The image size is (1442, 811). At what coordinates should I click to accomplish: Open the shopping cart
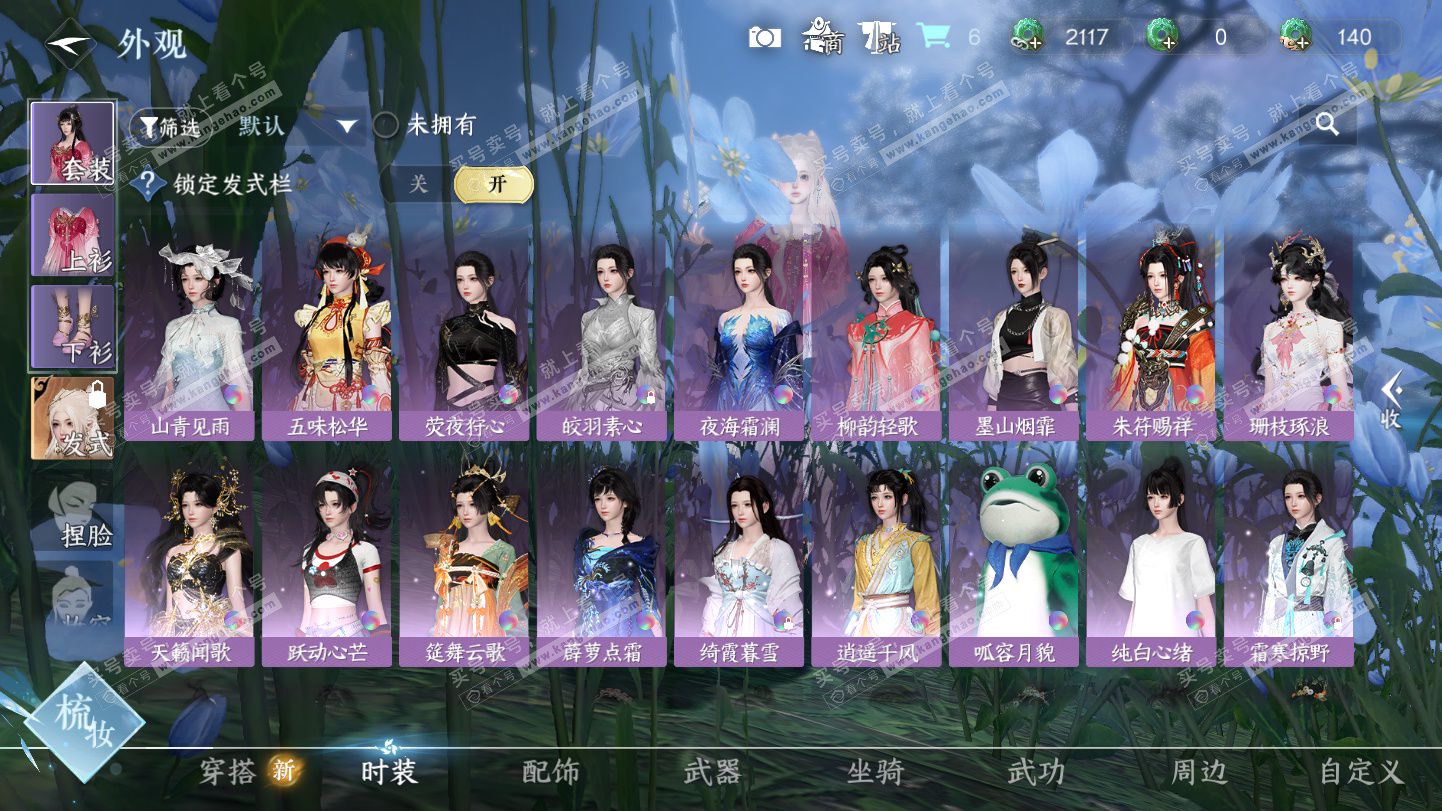(933, 38)
